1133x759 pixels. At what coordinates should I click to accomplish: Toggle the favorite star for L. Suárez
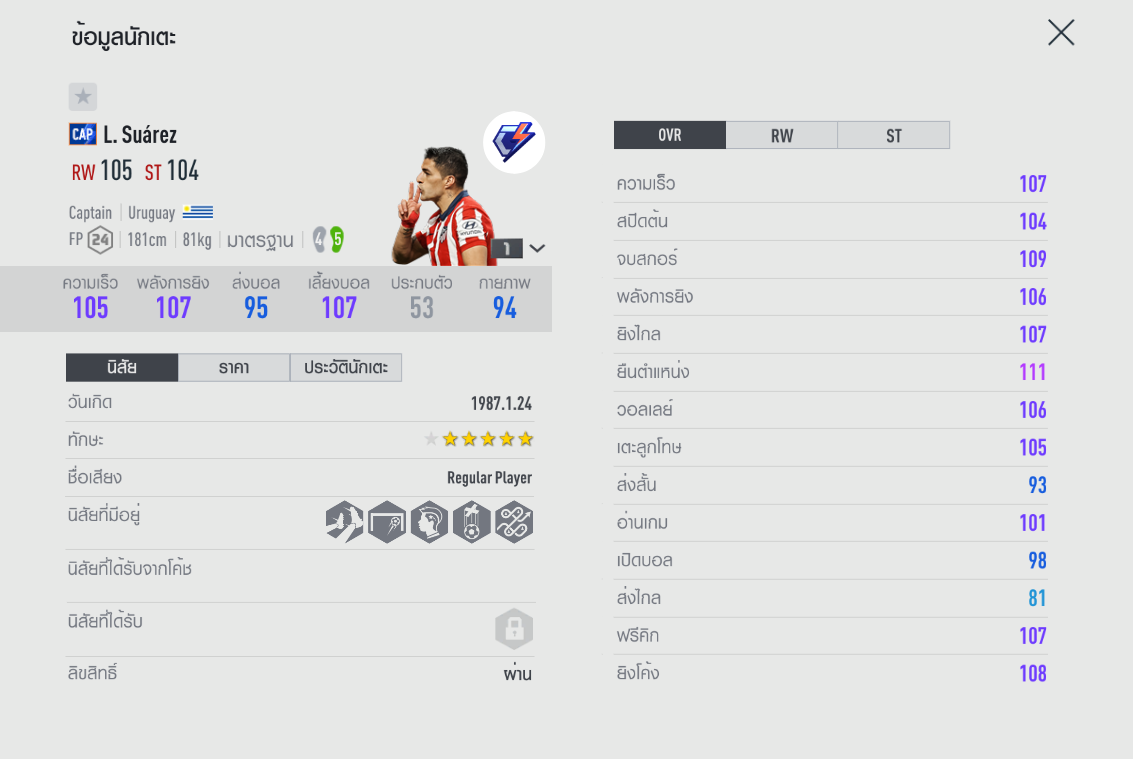(x=83, y=97)
